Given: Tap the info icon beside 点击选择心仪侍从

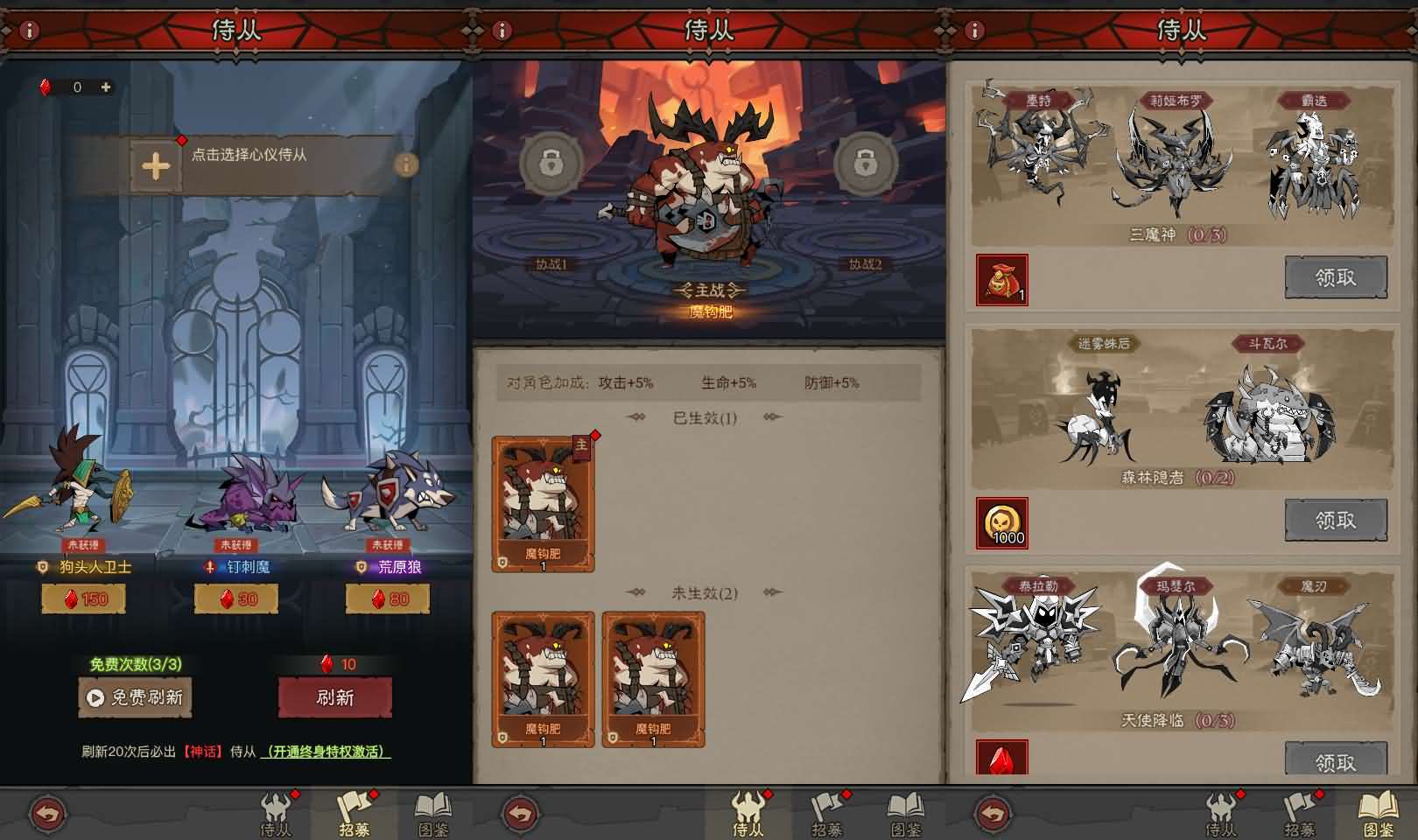Looking at the screenshot, I should pyautogui.click(x=405, y=163).
